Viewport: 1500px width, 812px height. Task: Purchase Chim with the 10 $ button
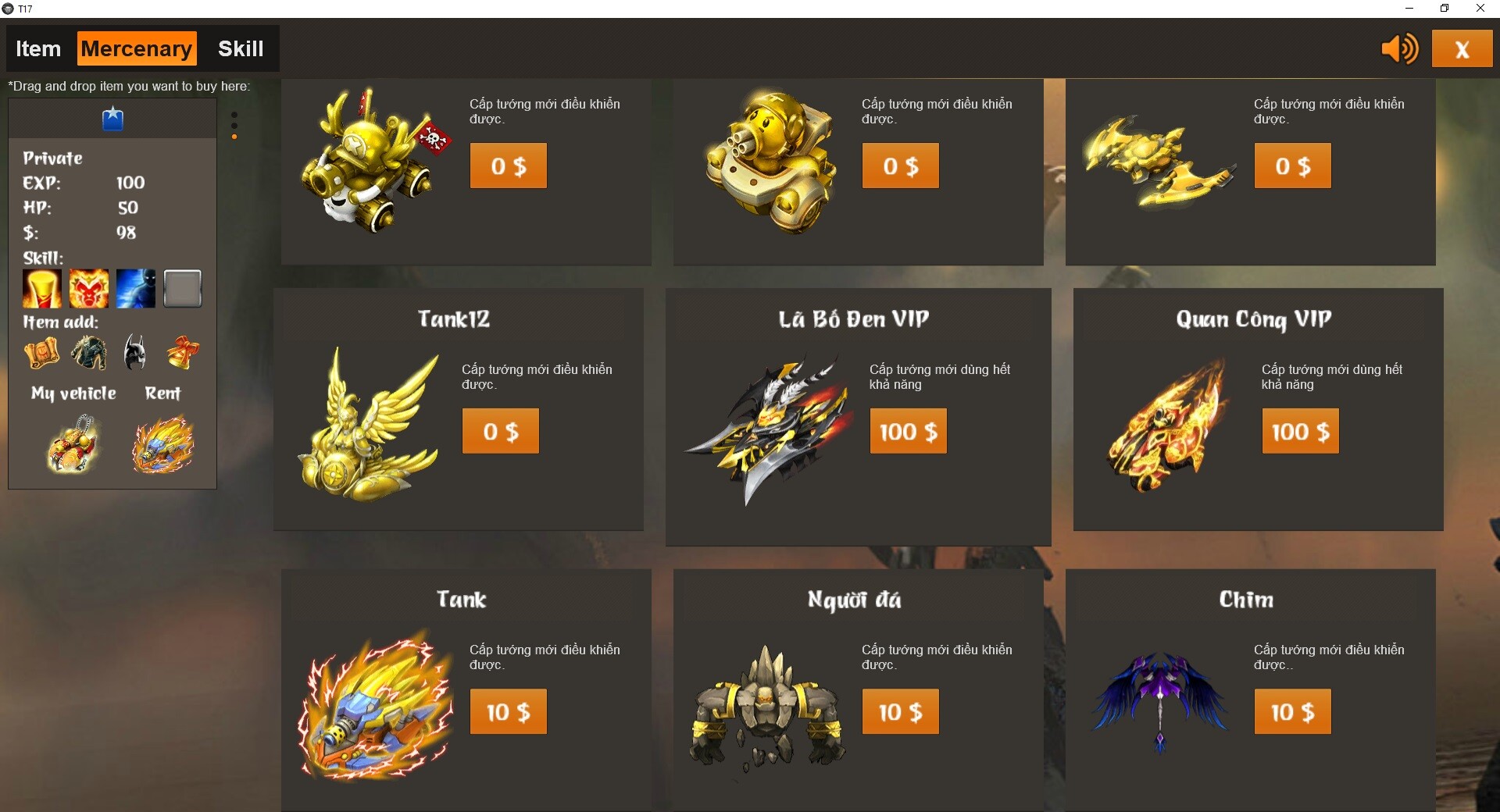coord(1292,711)
